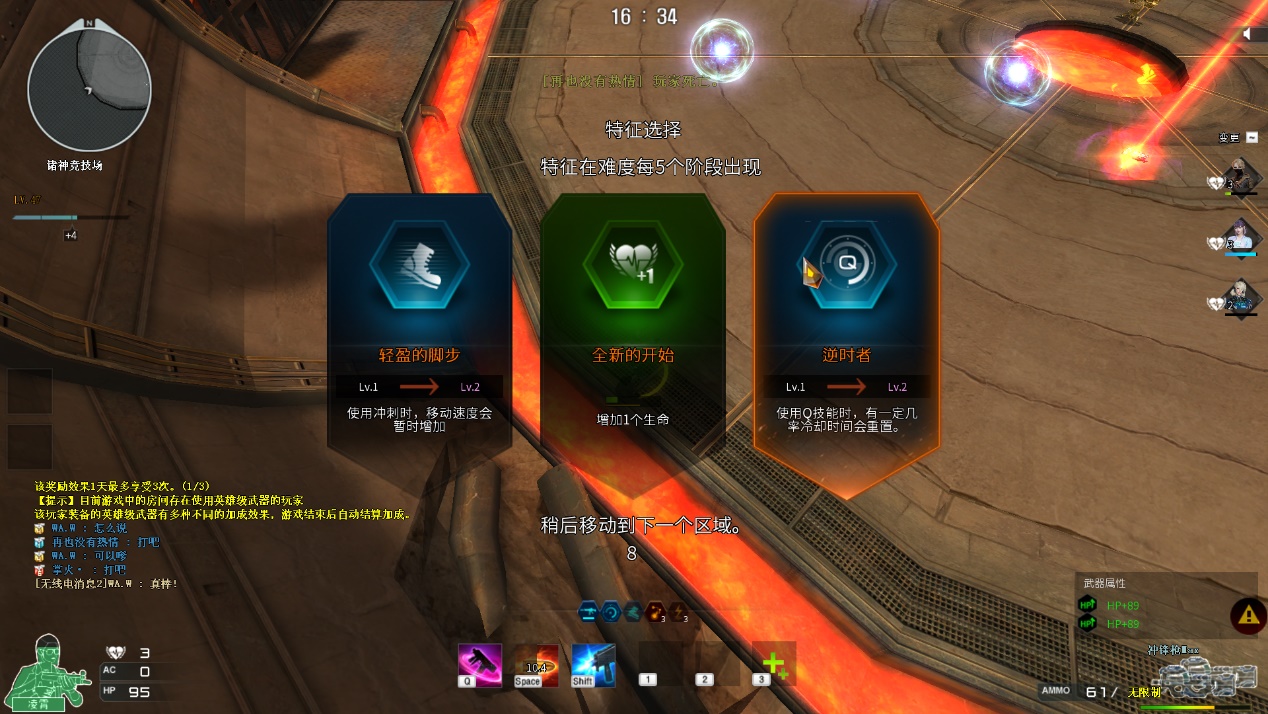
Task: Click the first HP+89 weapon attribute icon
Action: [1087, 605]
